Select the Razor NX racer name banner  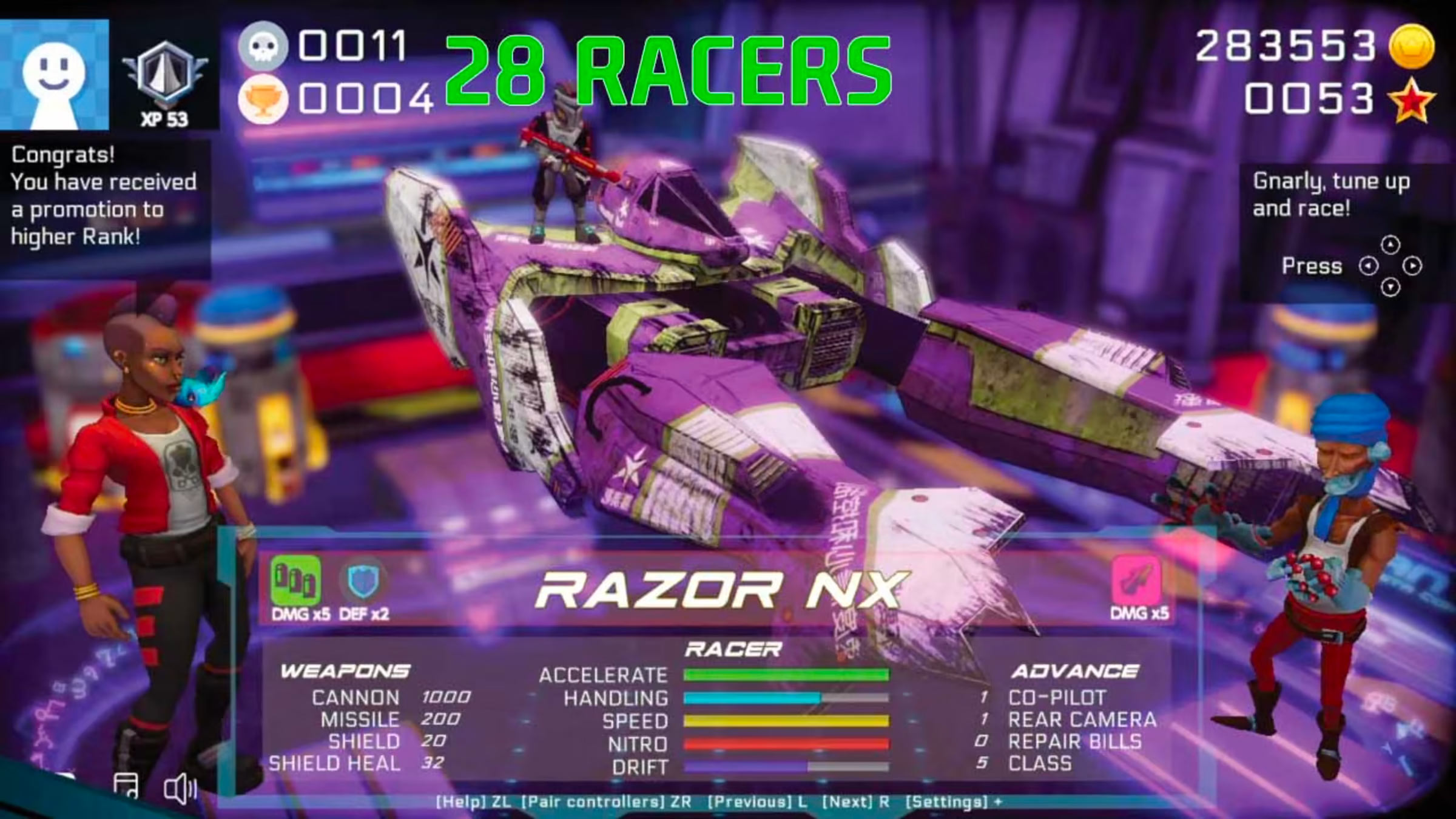(x=722, y=591)
